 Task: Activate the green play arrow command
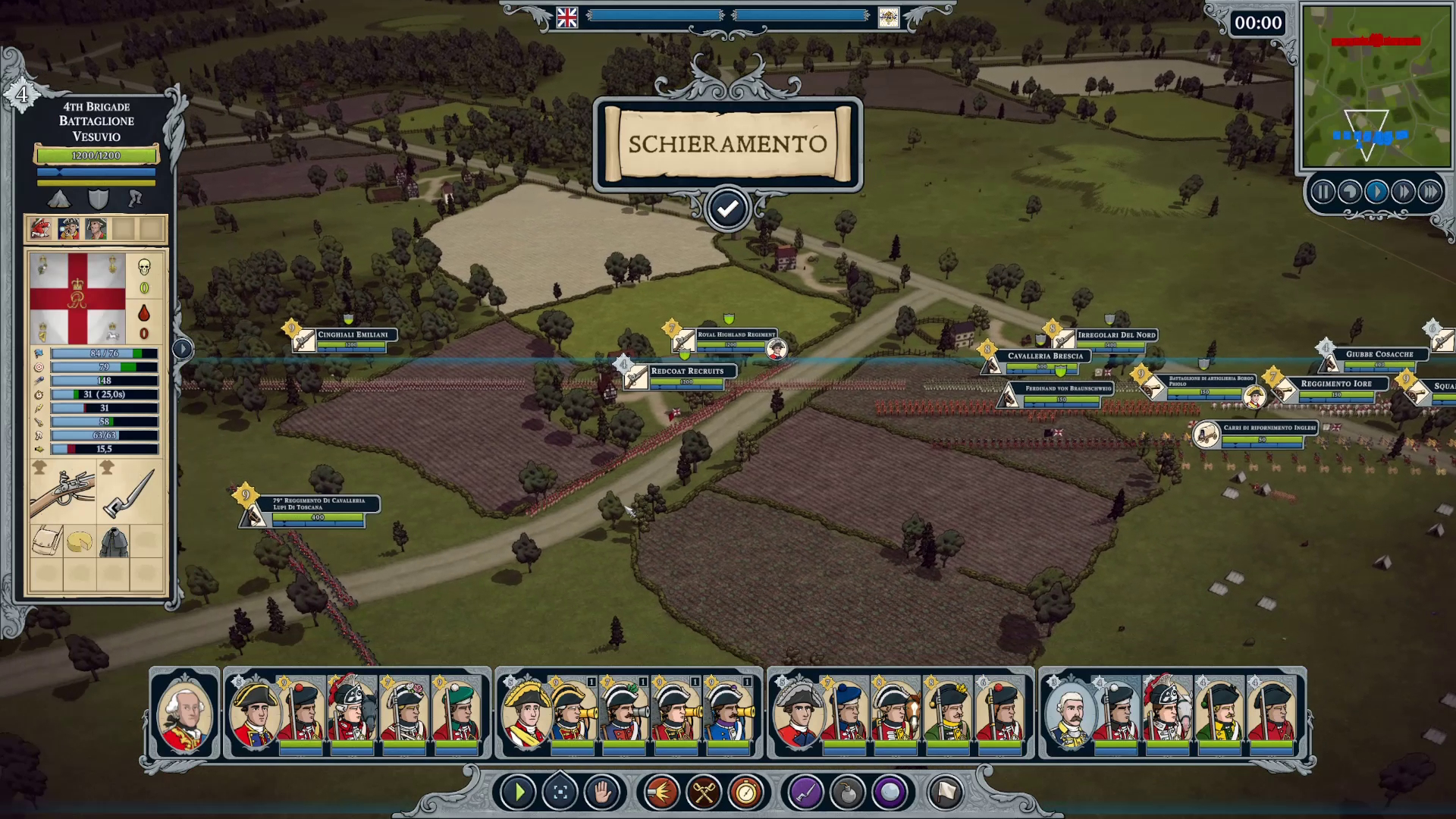tap(519, 792)
